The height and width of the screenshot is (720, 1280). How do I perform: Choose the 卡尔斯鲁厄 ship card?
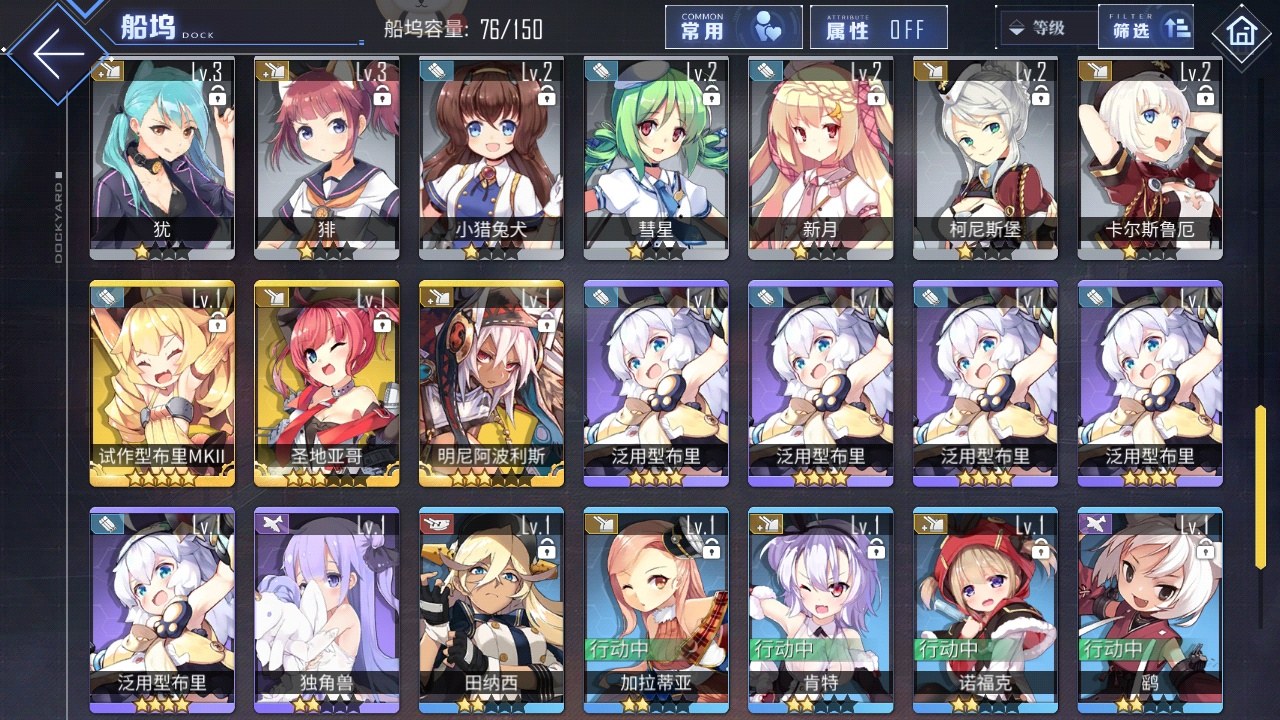coord(1149,155)
